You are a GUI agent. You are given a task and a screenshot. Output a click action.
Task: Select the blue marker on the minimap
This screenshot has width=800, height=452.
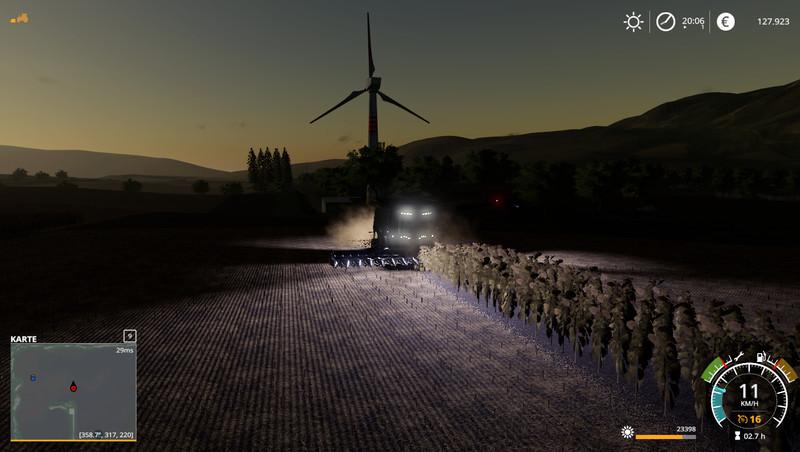pyautogui.click(x=33, y=378)
